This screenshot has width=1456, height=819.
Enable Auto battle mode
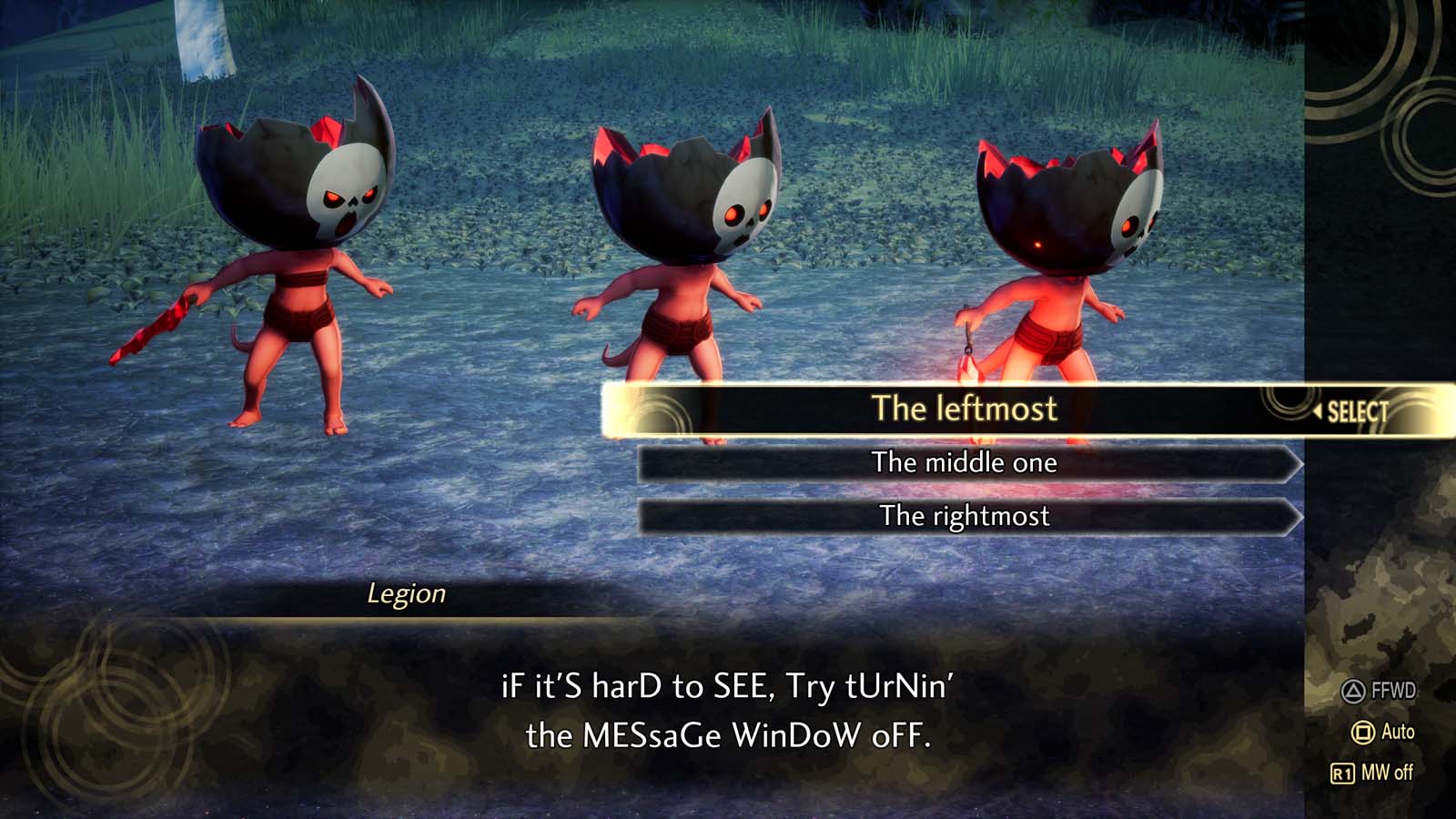click(1394, 732)
